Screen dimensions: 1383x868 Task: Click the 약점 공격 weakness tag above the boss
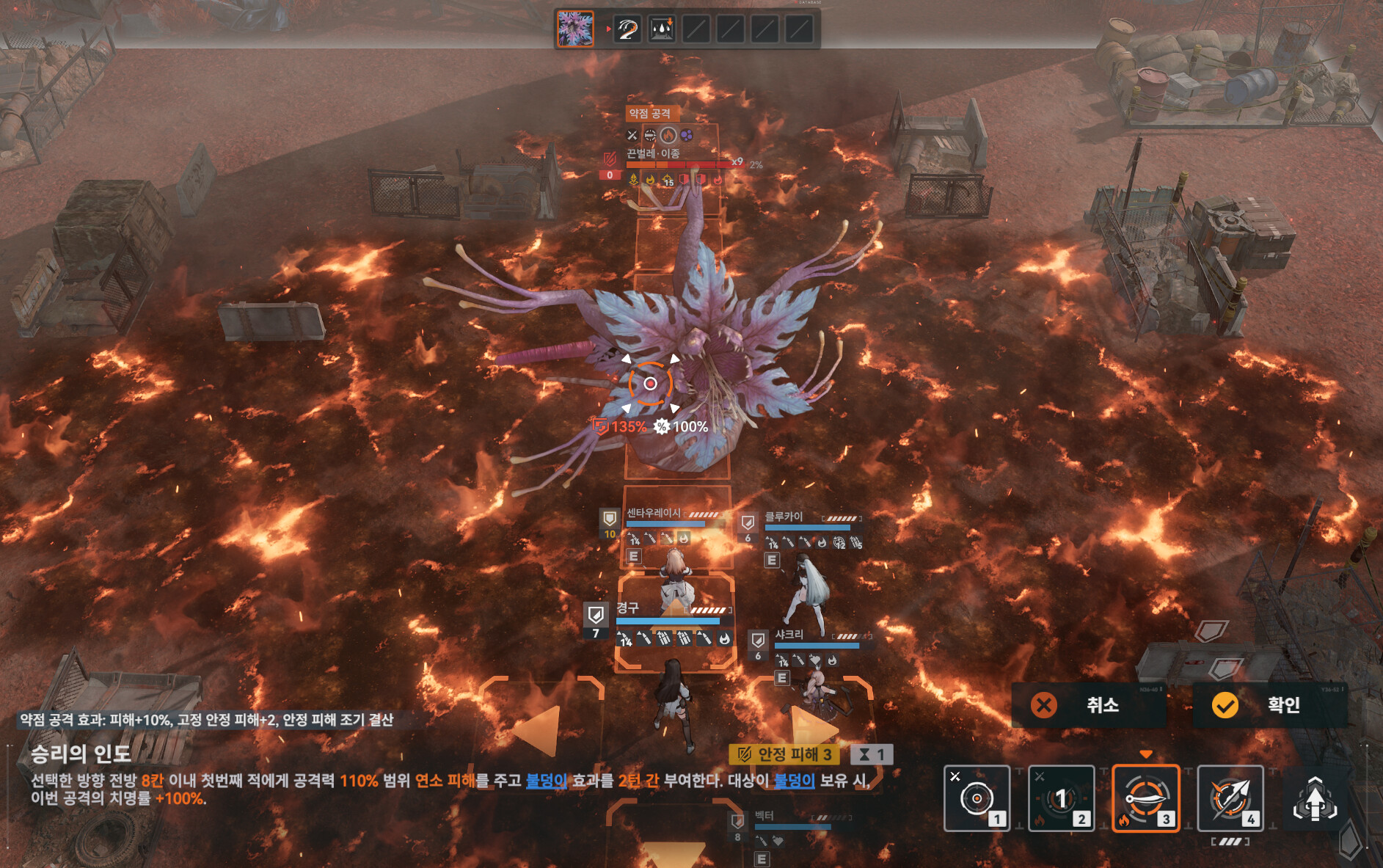coord(650,114)
